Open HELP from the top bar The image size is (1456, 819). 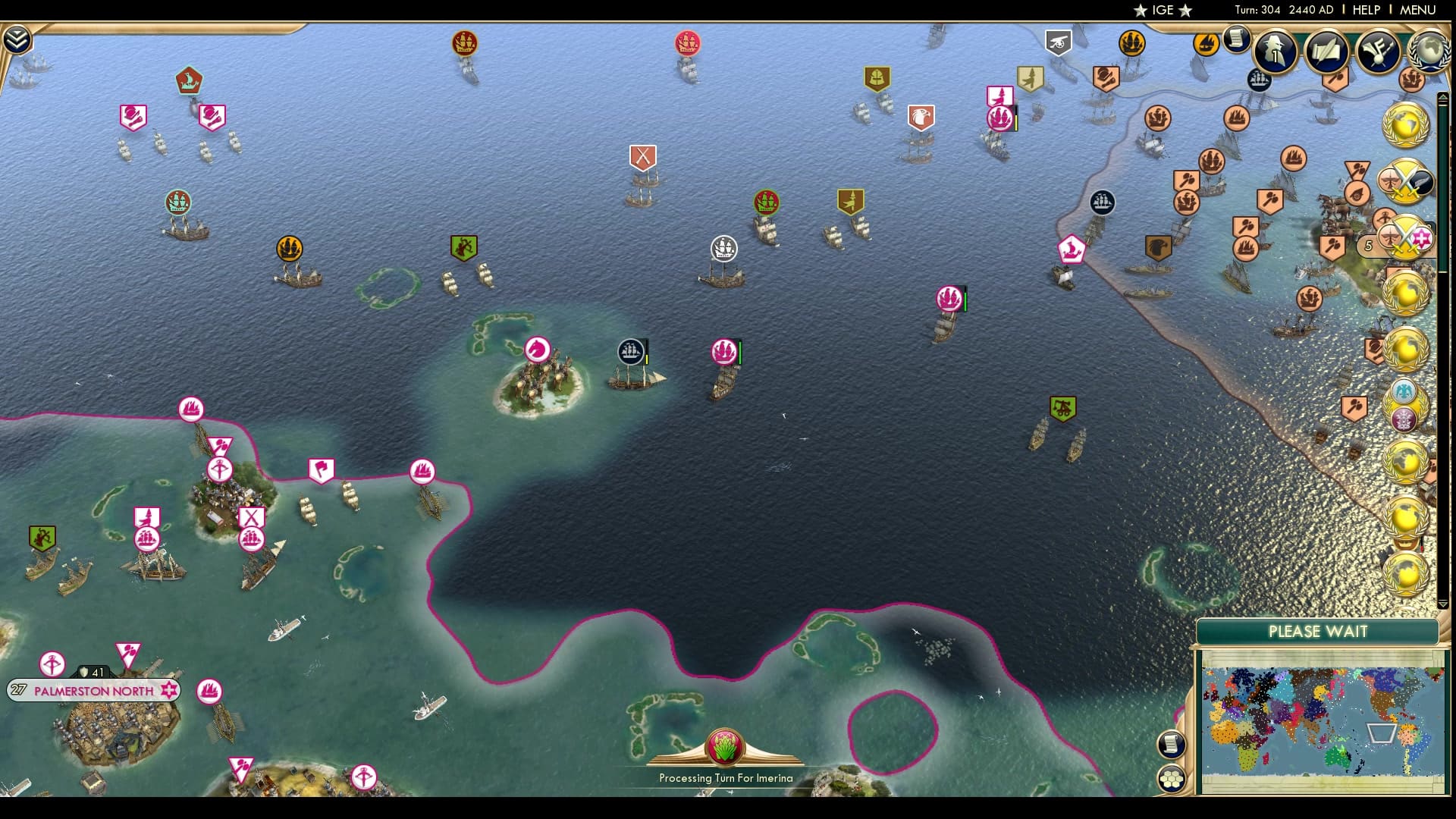[x=1365, y=10]
